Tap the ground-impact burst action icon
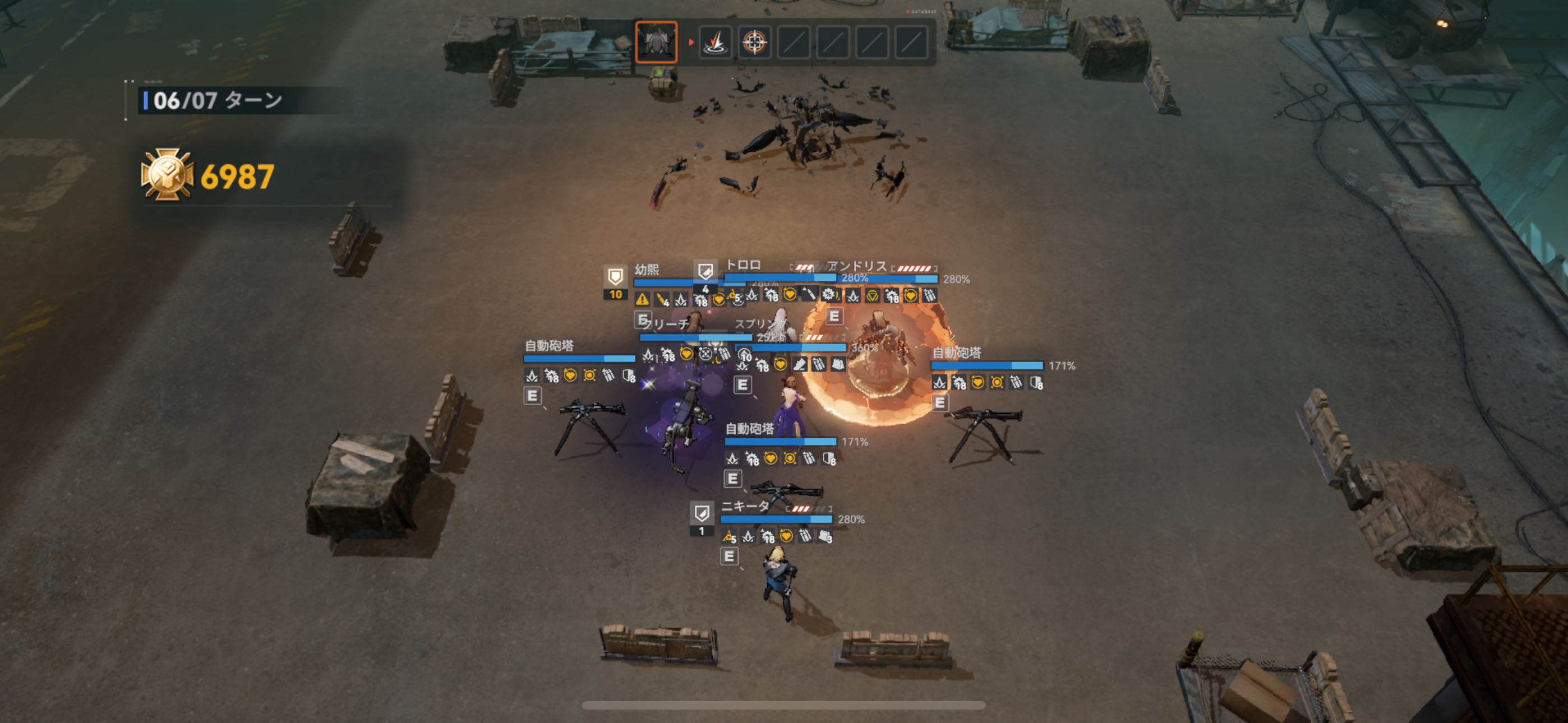 point(715,43)
